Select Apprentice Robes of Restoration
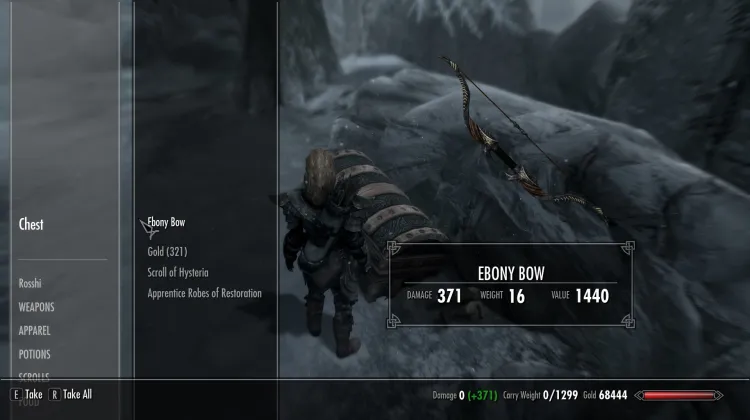Image resolution: width=750 pixels, height=420 pixels. tap(204, 293)
